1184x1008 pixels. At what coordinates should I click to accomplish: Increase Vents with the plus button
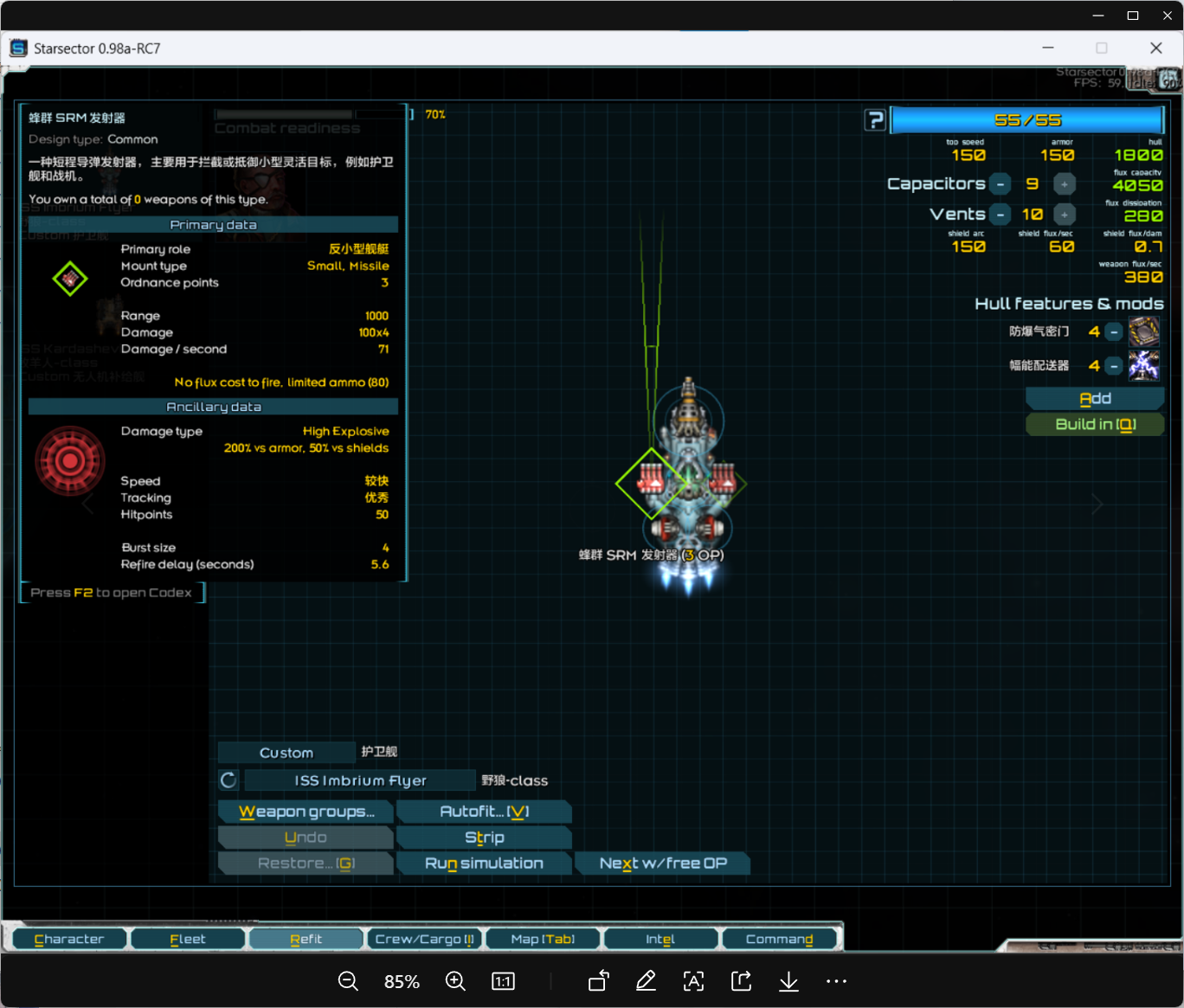tap(1065, 215)
